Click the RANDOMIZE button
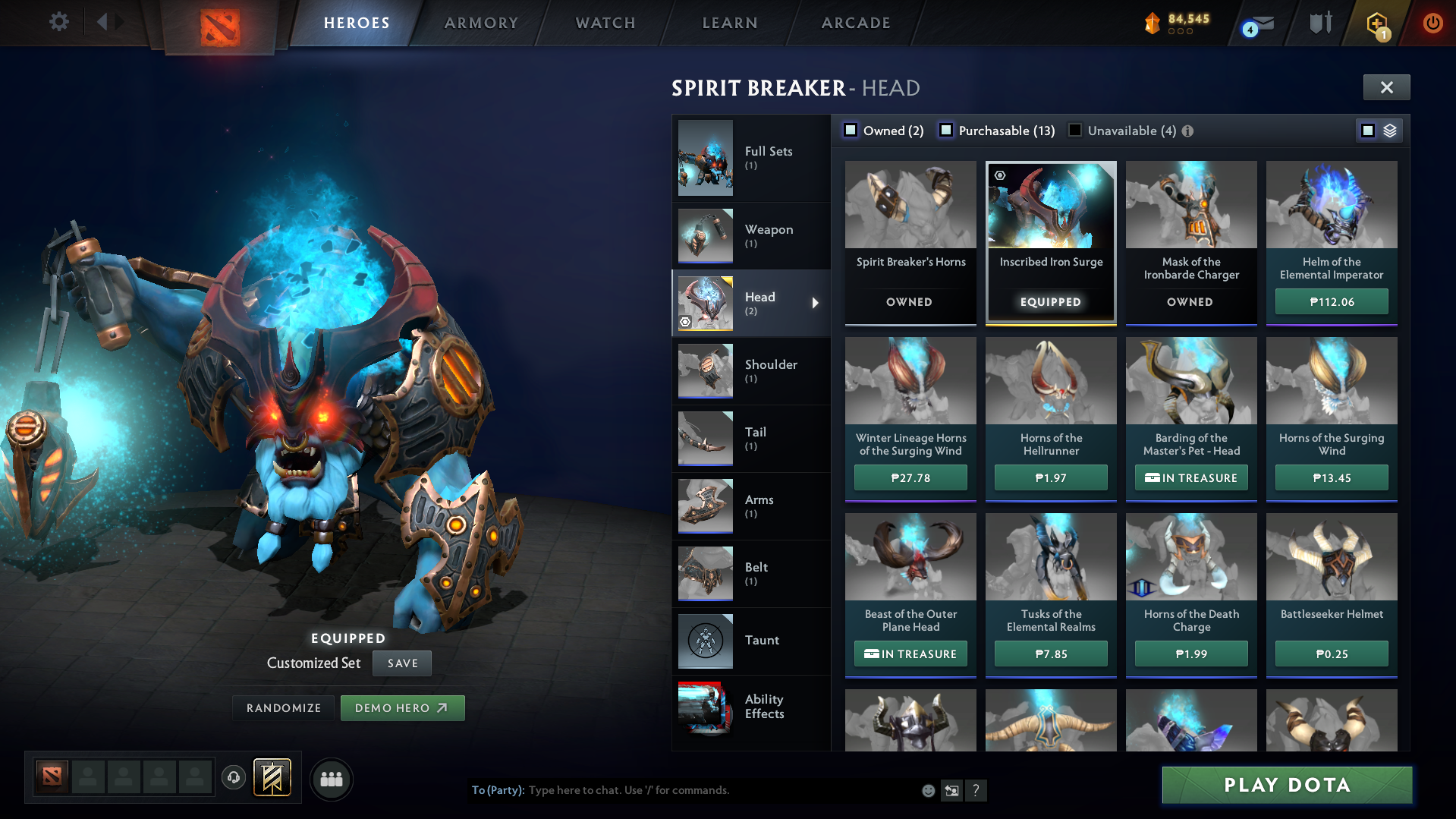 pyautogui.click(x=282, y=707)
